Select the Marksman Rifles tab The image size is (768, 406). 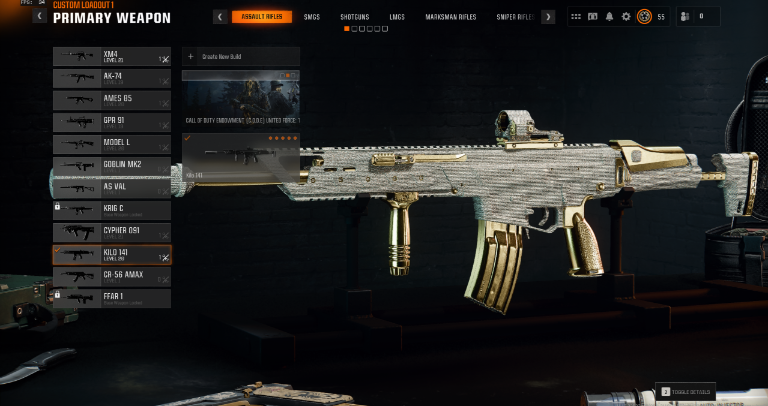coord(448,17)
